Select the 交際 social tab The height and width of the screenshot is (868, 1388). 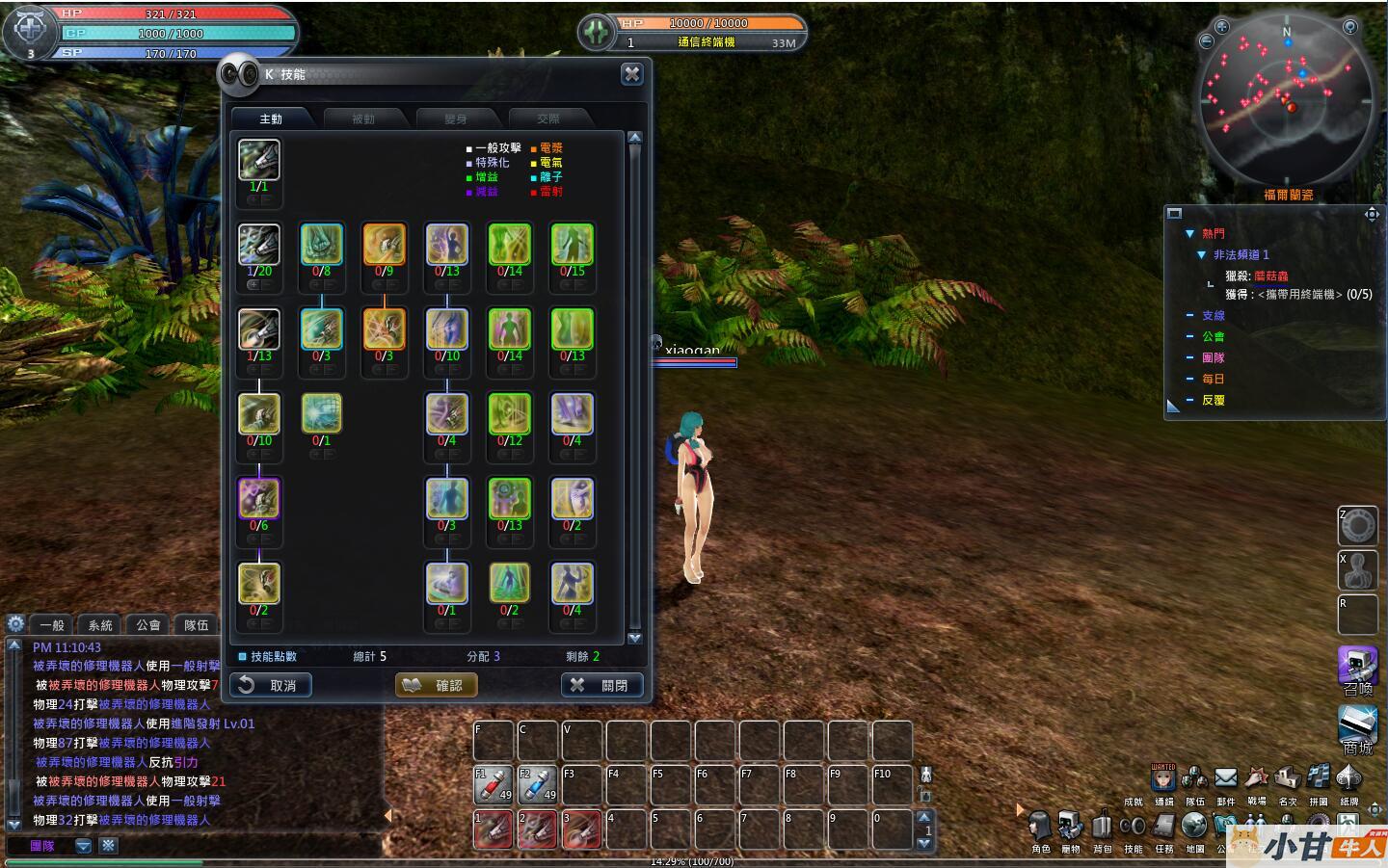click(548, 118)
